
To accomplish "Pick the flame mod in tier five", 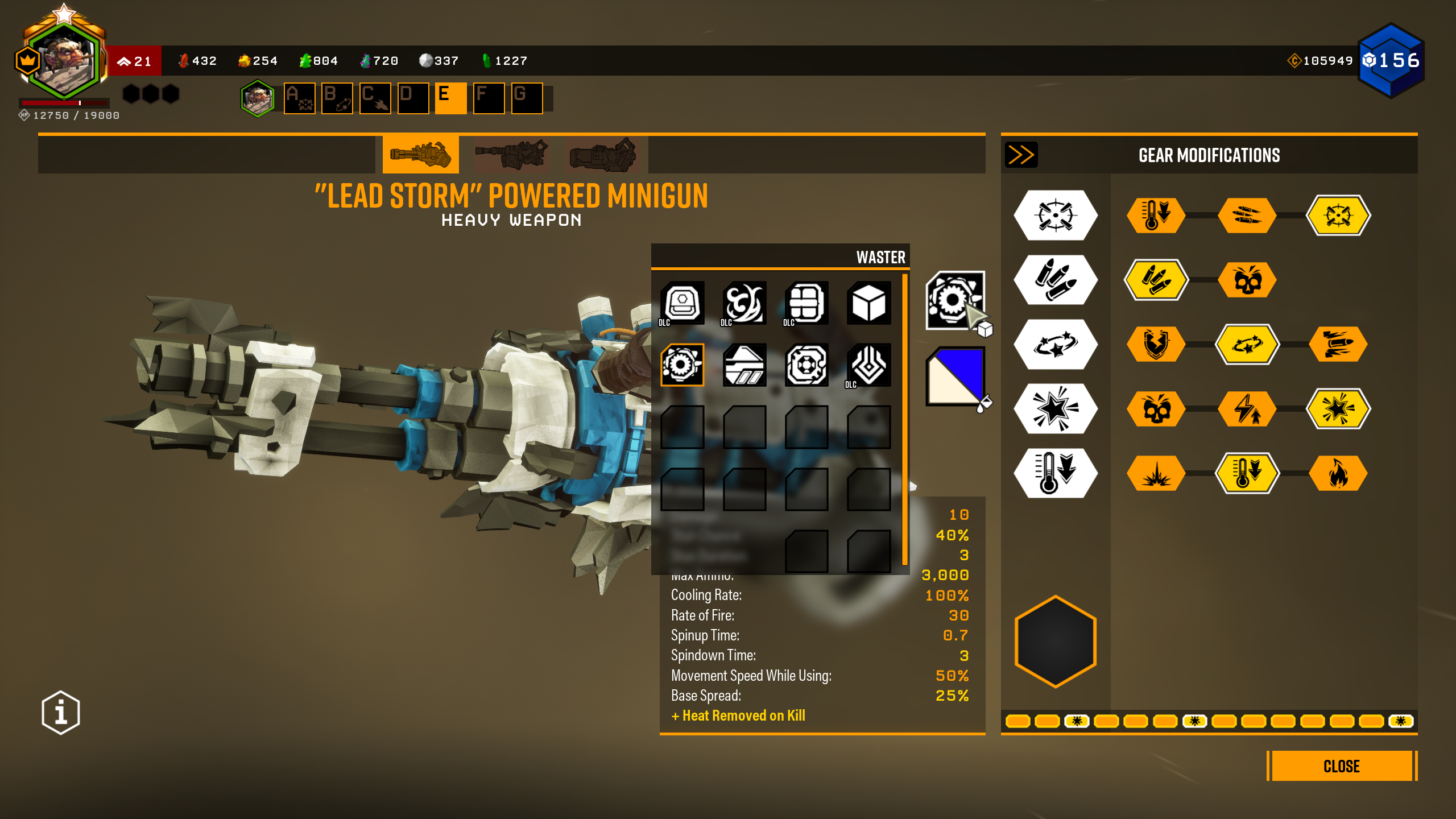I will 1338,473.
